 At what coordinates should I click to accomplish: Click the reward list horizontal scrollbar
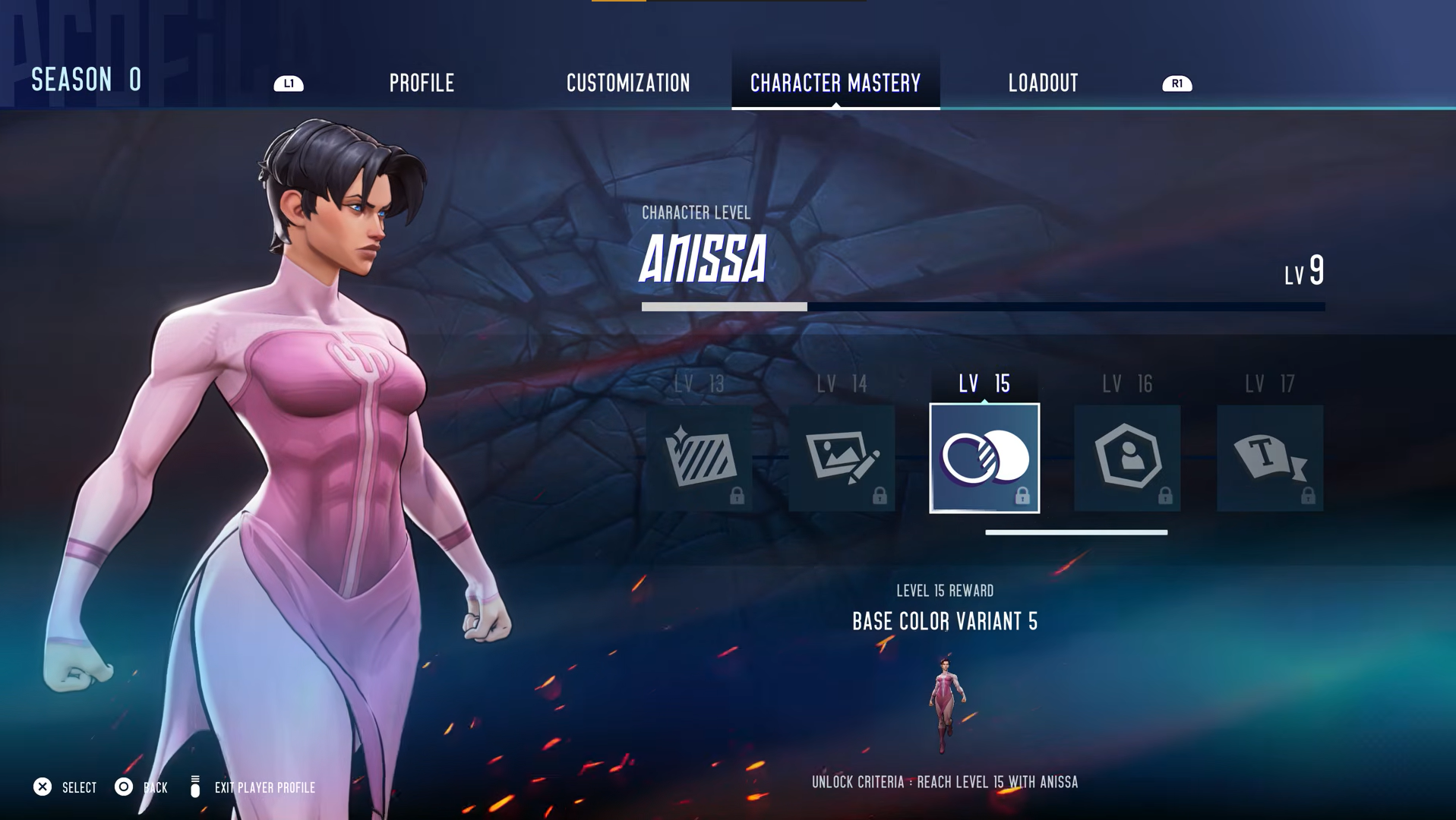click(1075, 532)
